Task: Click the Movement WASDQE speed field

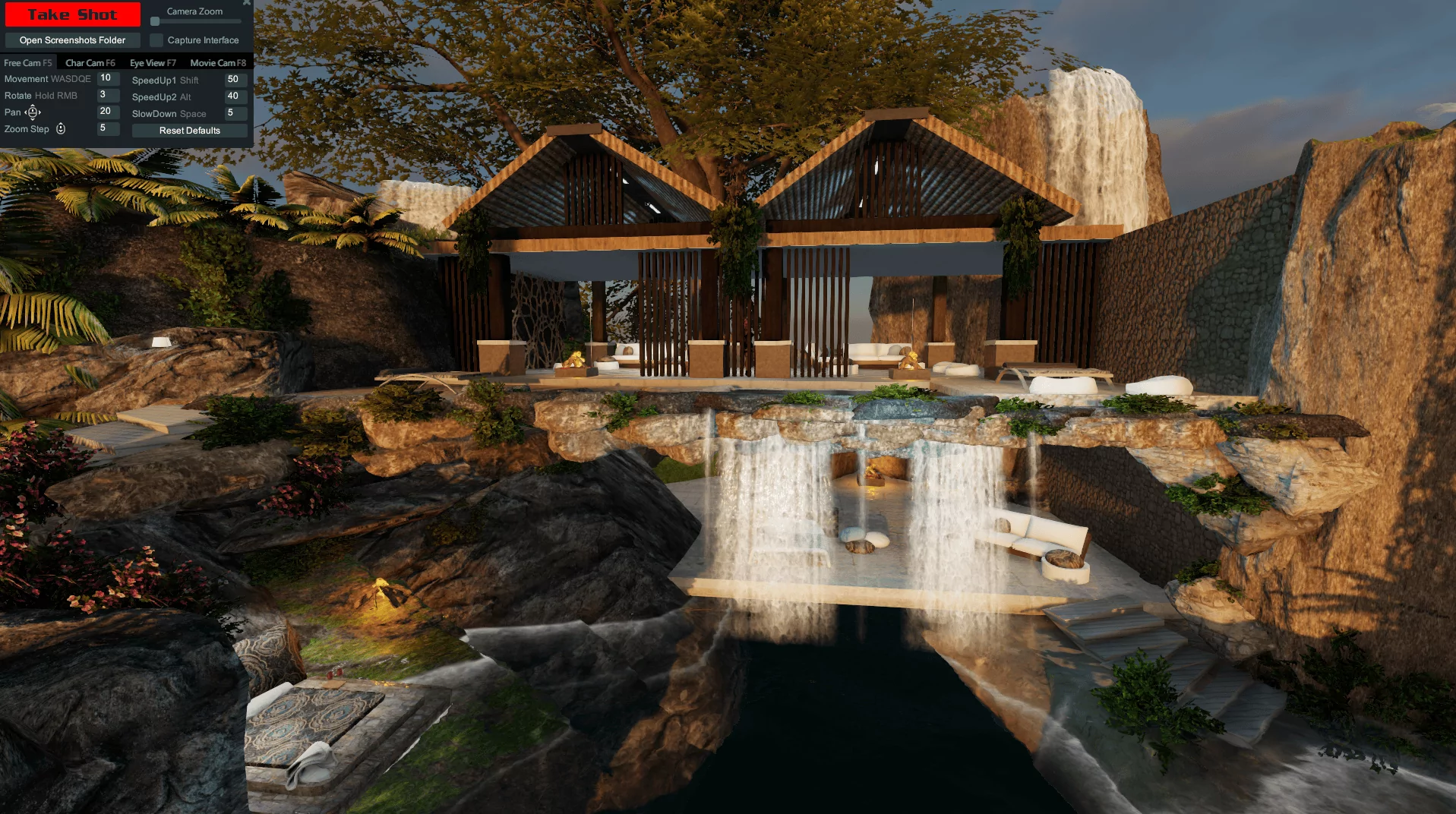Action: (x=107, y=78)
